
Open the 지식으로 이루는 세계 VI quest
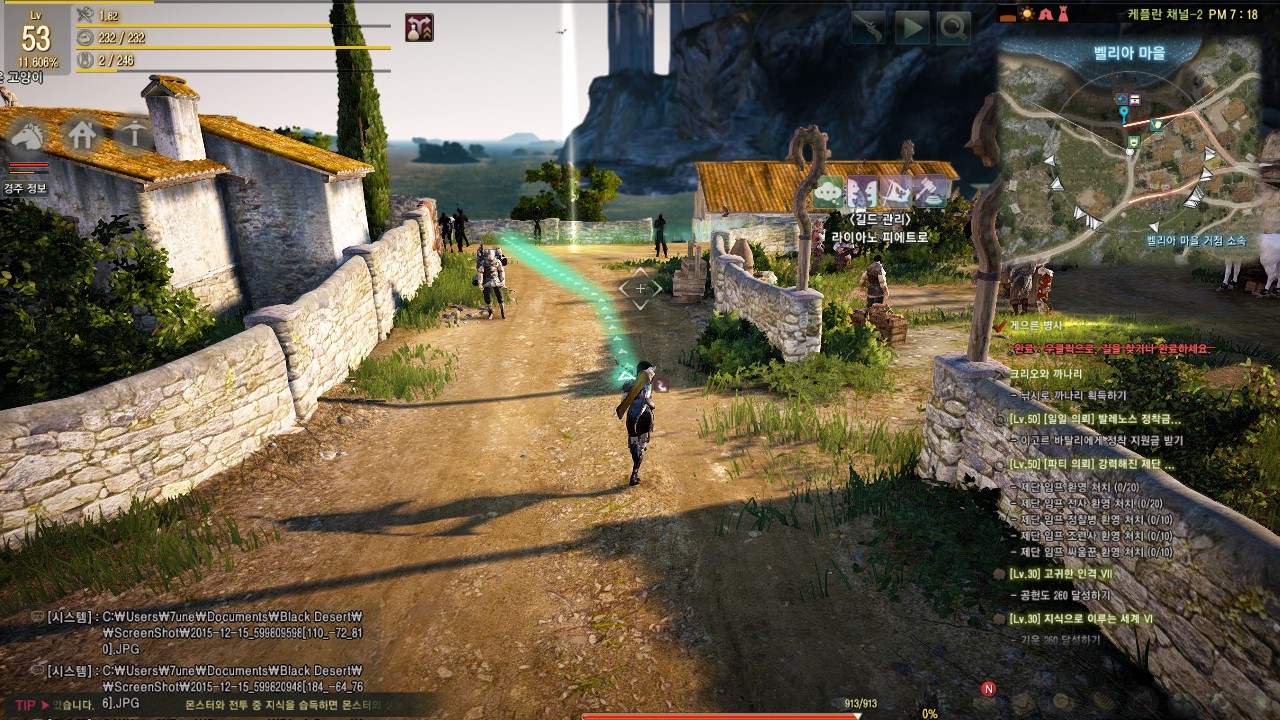coord(1080,619)
